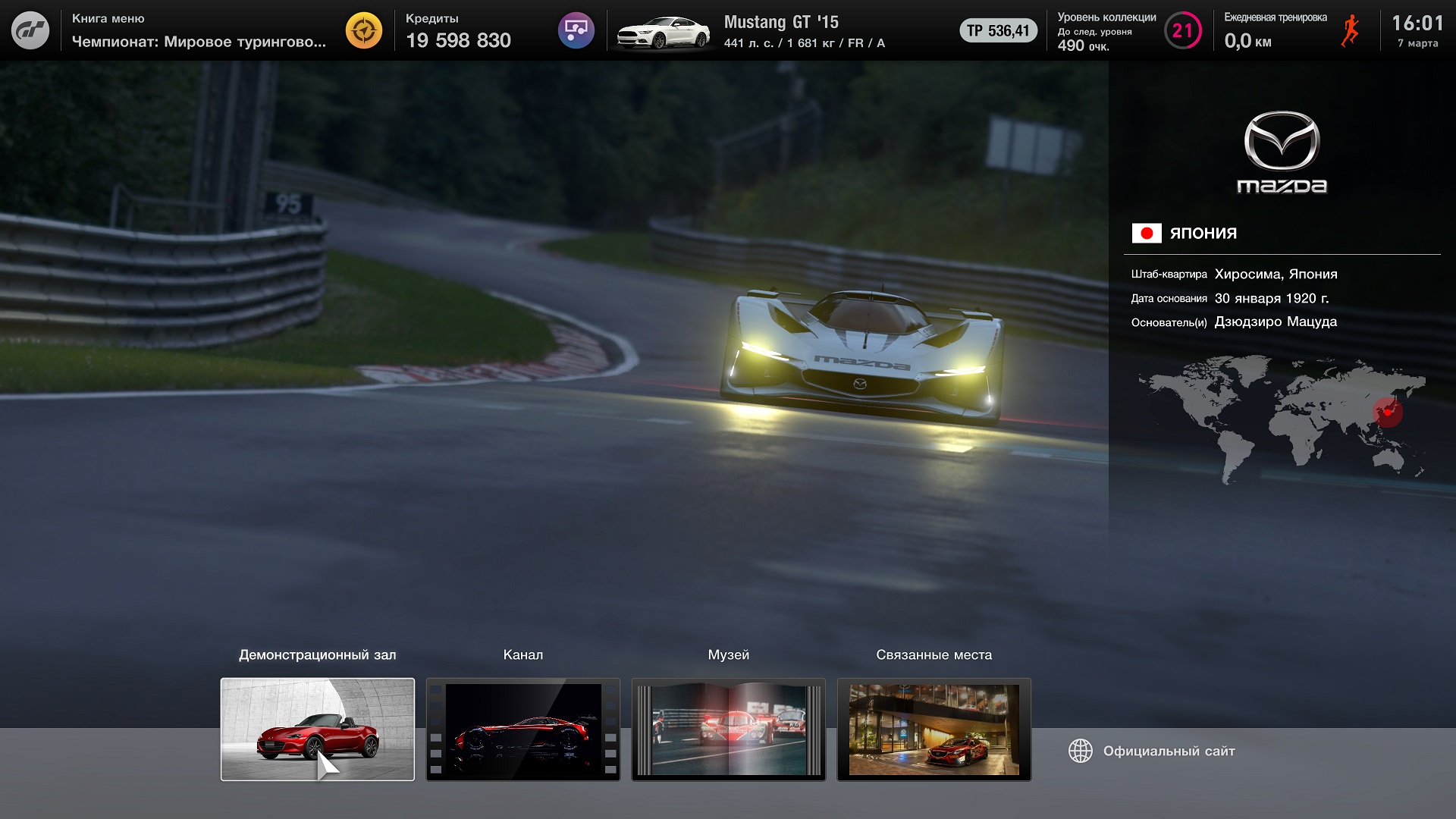
Task: Choose the Связанные места thumbnail
Action: 934,729
